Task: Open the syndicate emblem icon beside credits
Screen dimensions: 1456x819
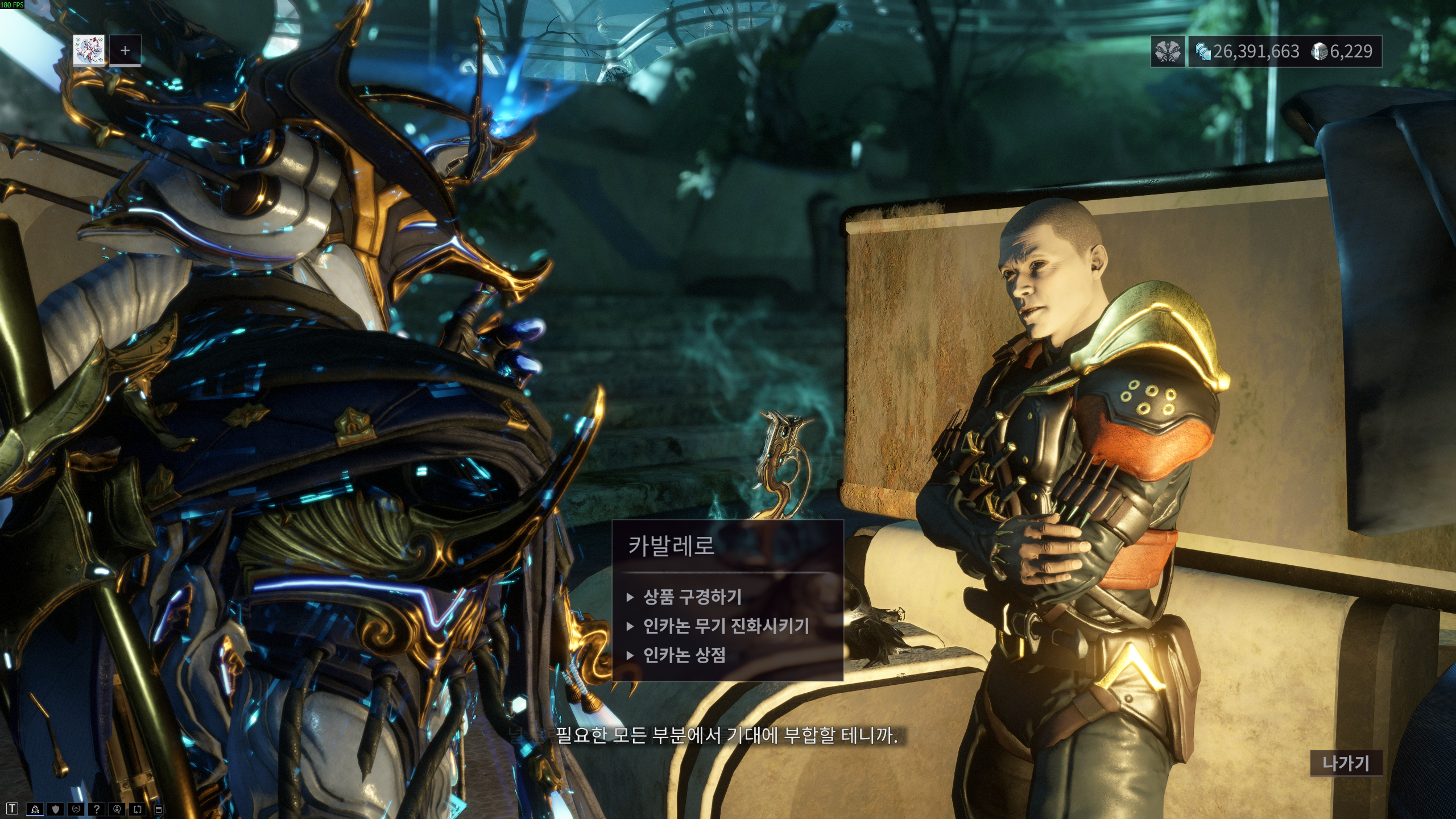Action: (x=1168, y=52)
